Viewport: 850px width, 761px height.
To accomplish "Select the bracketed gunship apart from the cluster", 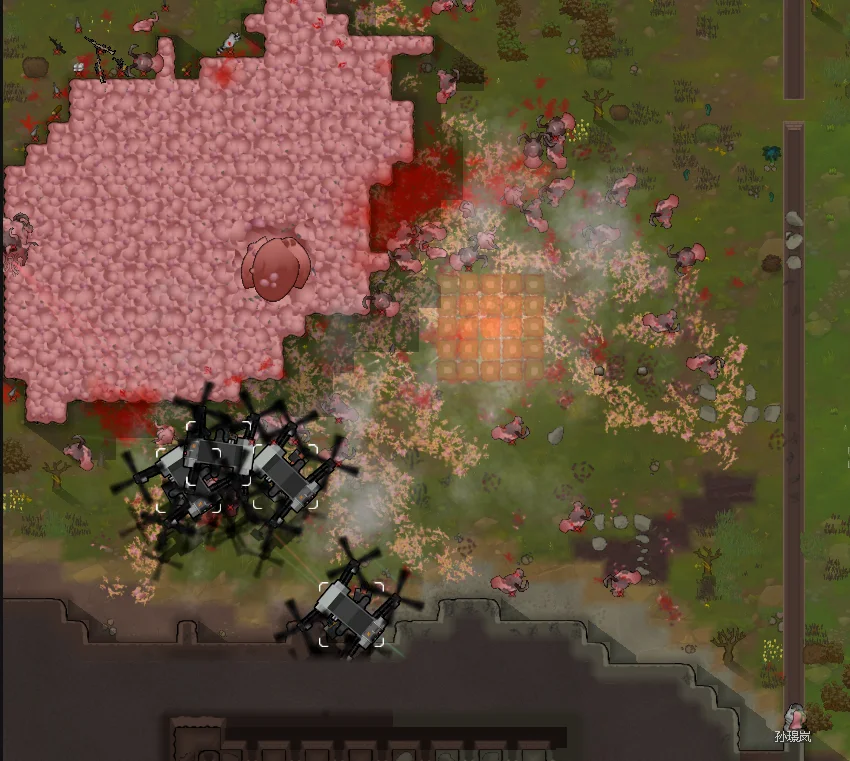I will point(351,612).
